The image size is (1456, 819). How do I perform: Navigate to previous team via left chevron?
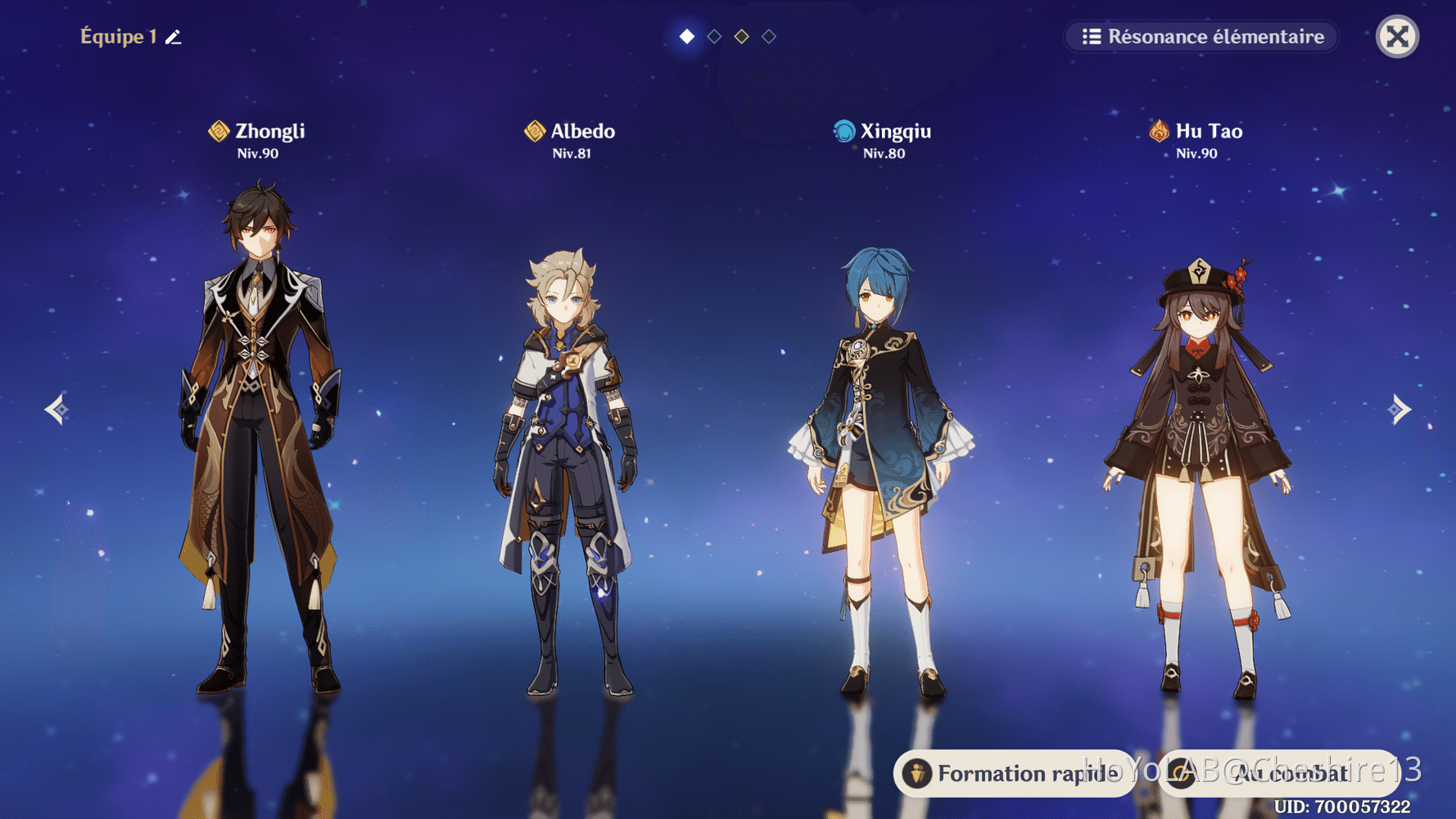(55, 409)
